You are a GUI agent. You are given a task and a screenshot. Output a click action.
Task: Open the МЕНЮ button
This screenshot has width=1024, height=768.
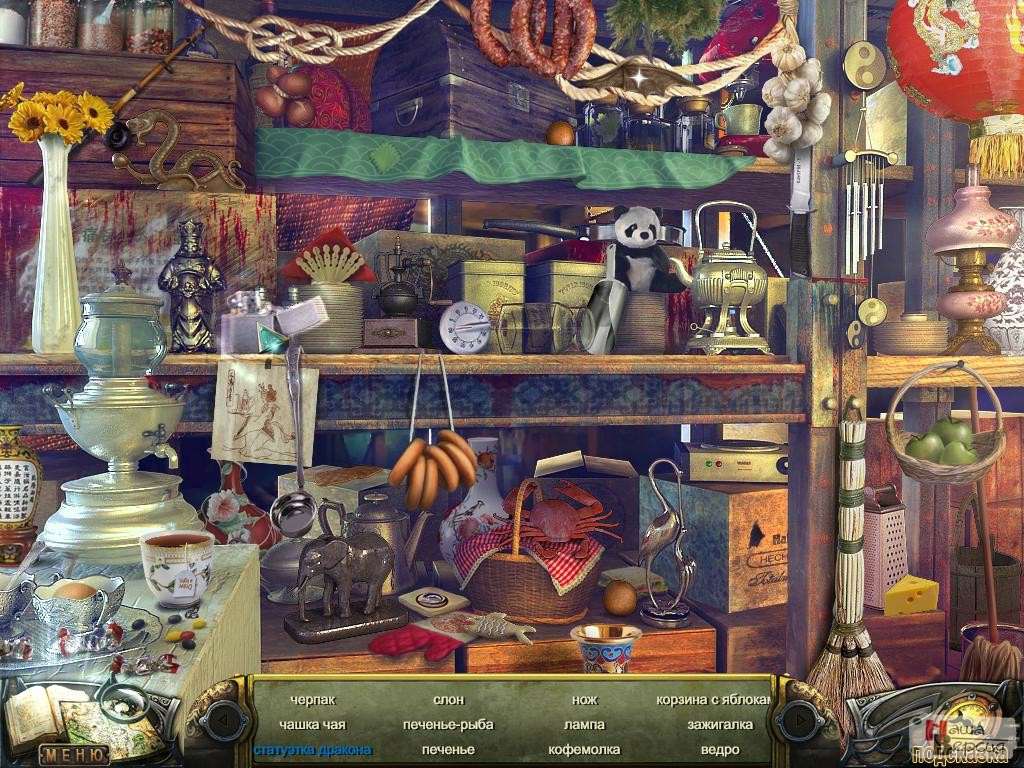click(74, 755)
